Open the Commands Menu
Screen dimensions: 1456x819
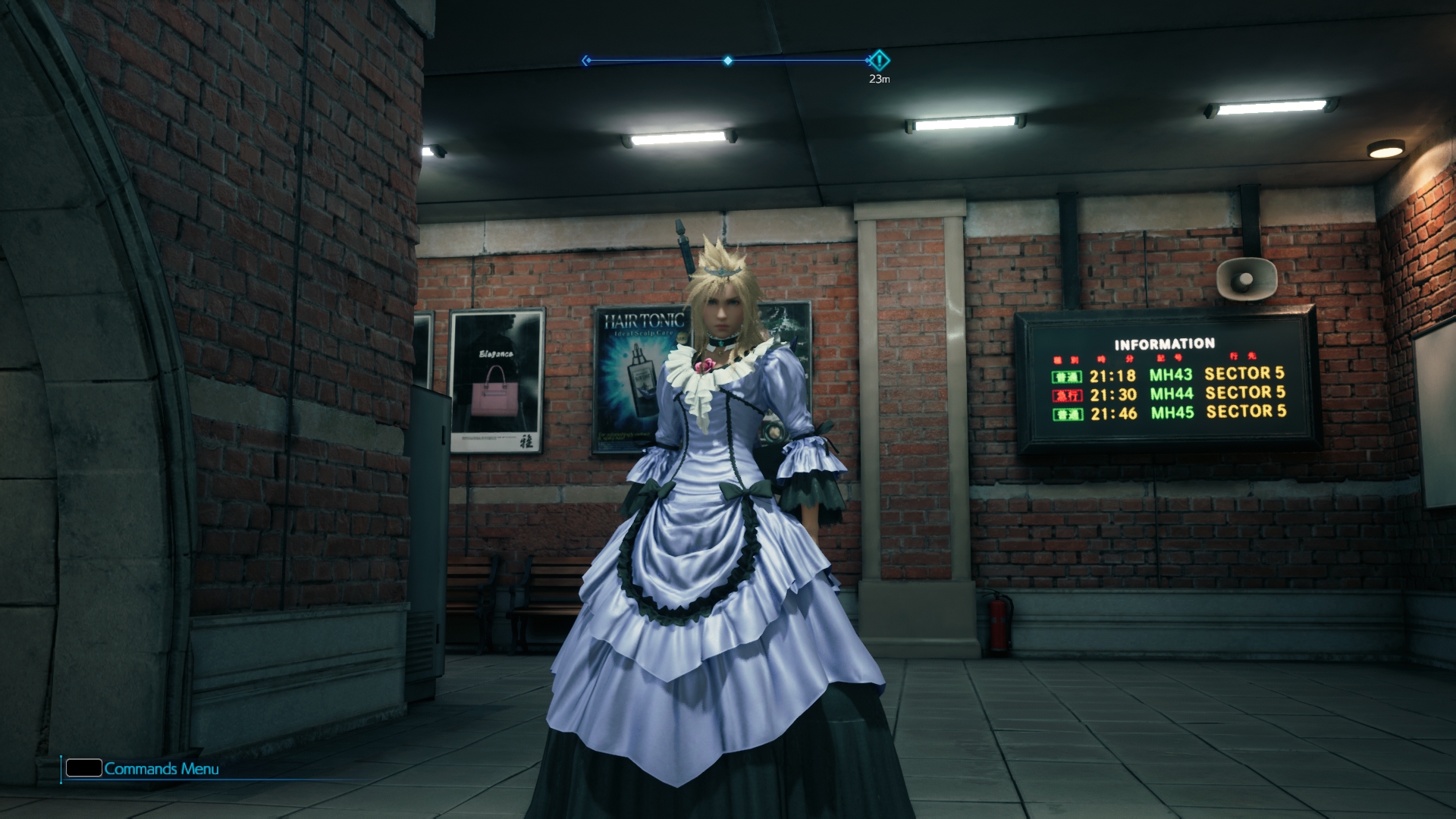click(x=143, y=768)
